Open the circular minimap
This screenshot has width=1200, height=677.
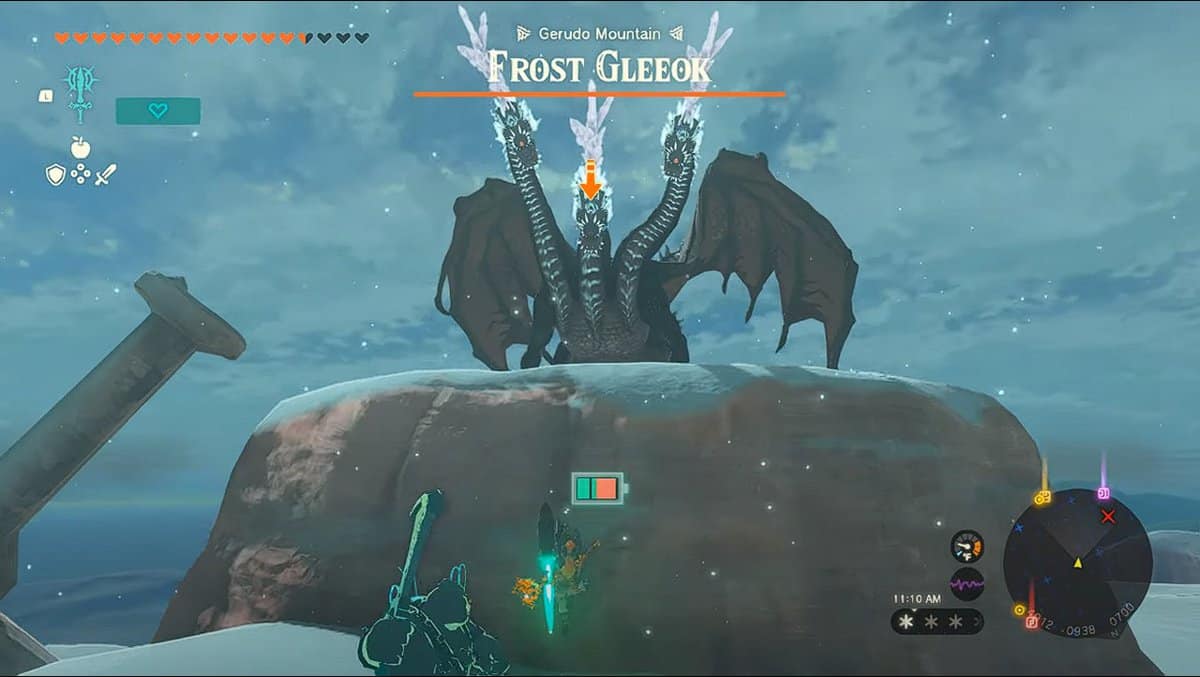tap(1078, 563)
